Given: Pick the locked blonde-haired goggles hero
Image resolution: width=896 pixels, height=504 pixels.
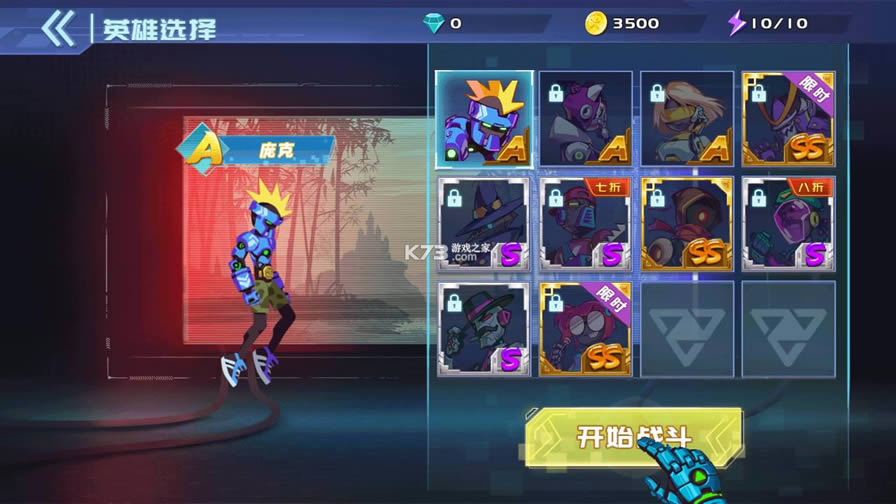Looking at the screenshot, I should tap(687, 119).
